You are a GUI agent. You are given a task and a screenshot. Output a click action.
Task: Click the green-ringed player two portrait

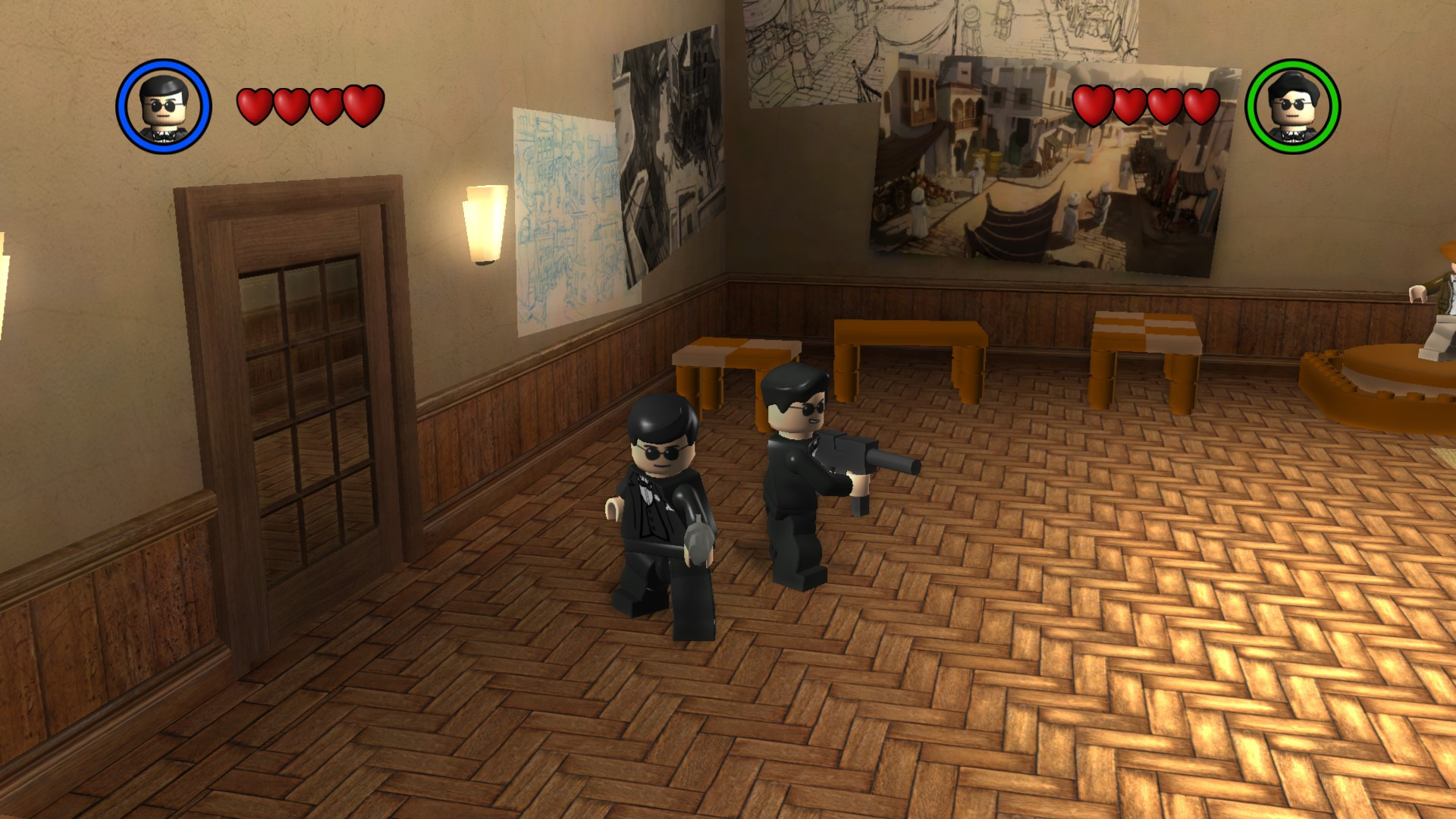1294,106
